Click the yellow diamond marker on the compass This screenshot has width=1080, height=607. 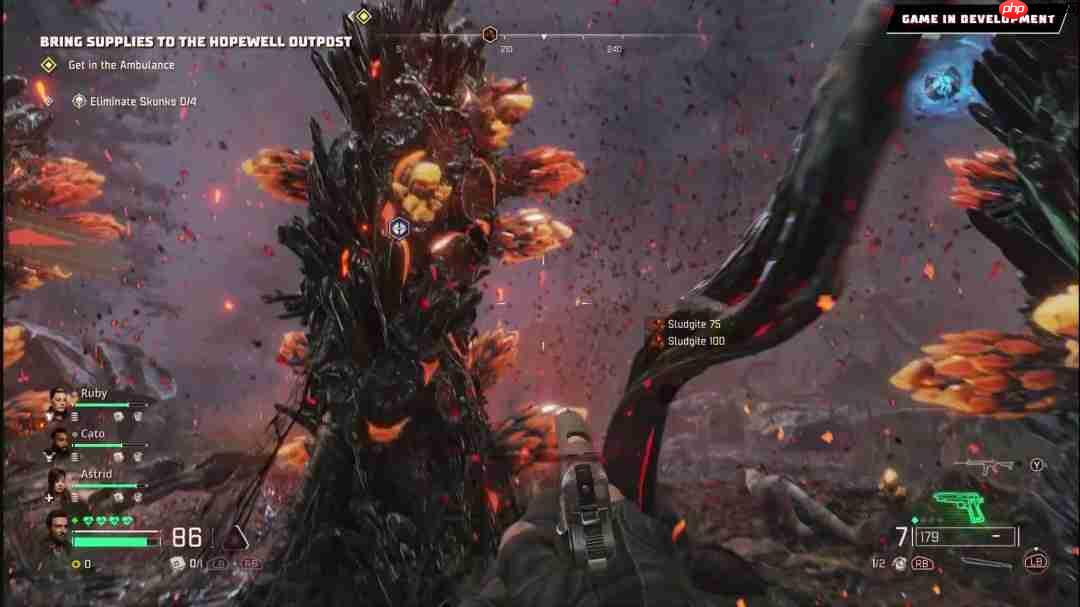(x=363, y=16)
